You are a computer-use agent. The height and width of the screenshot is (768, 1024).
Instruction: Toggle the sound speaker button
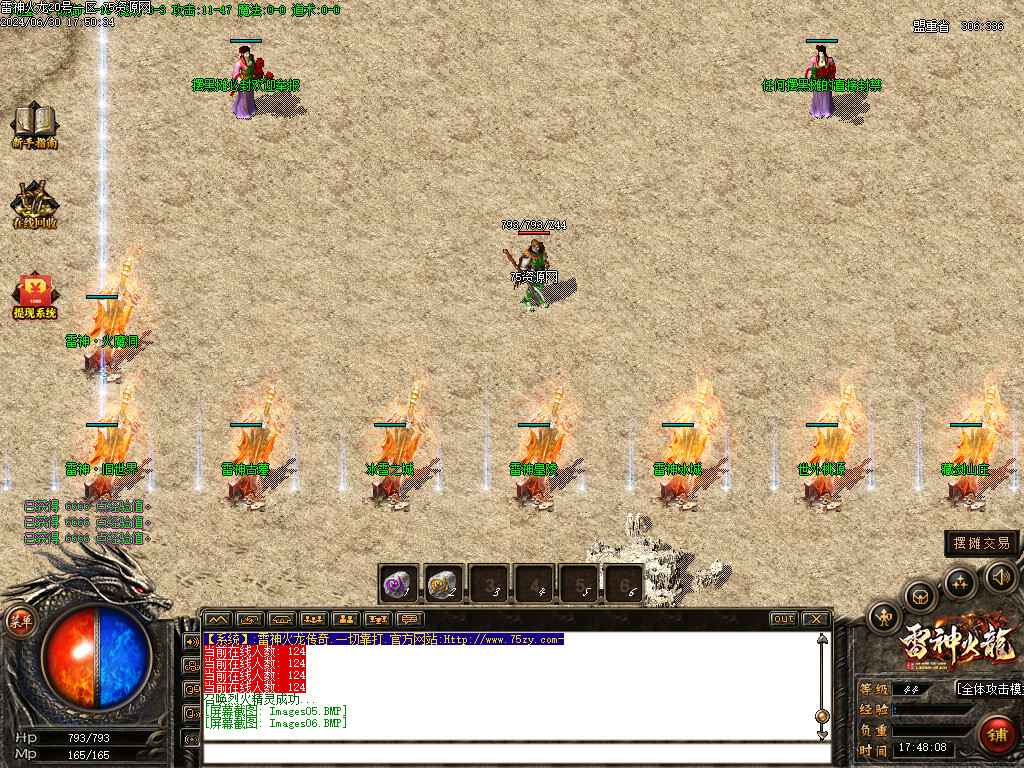pyautogui.click(x=1001, y=576)
